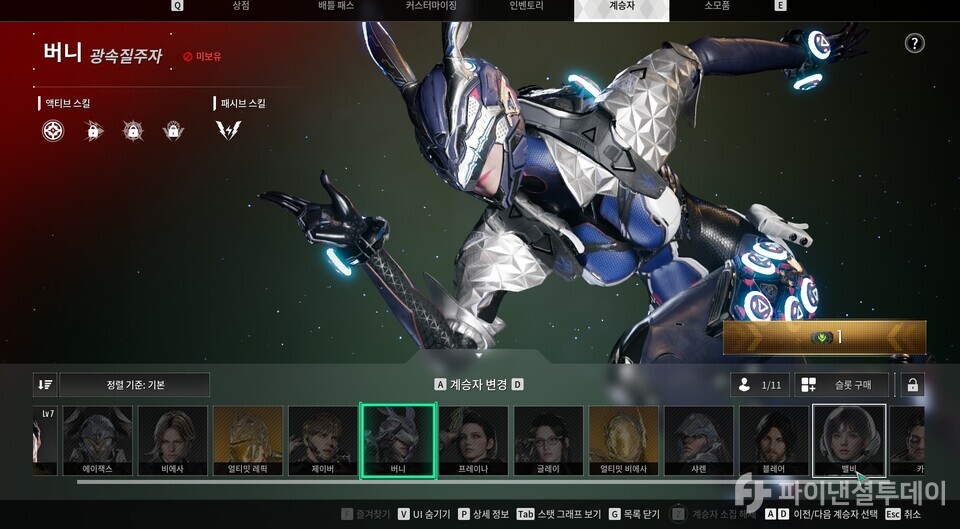Buy a slot with 슬롯 구매
The width and height of the screenshot is (960, 529).
click(x=841, y=385)
